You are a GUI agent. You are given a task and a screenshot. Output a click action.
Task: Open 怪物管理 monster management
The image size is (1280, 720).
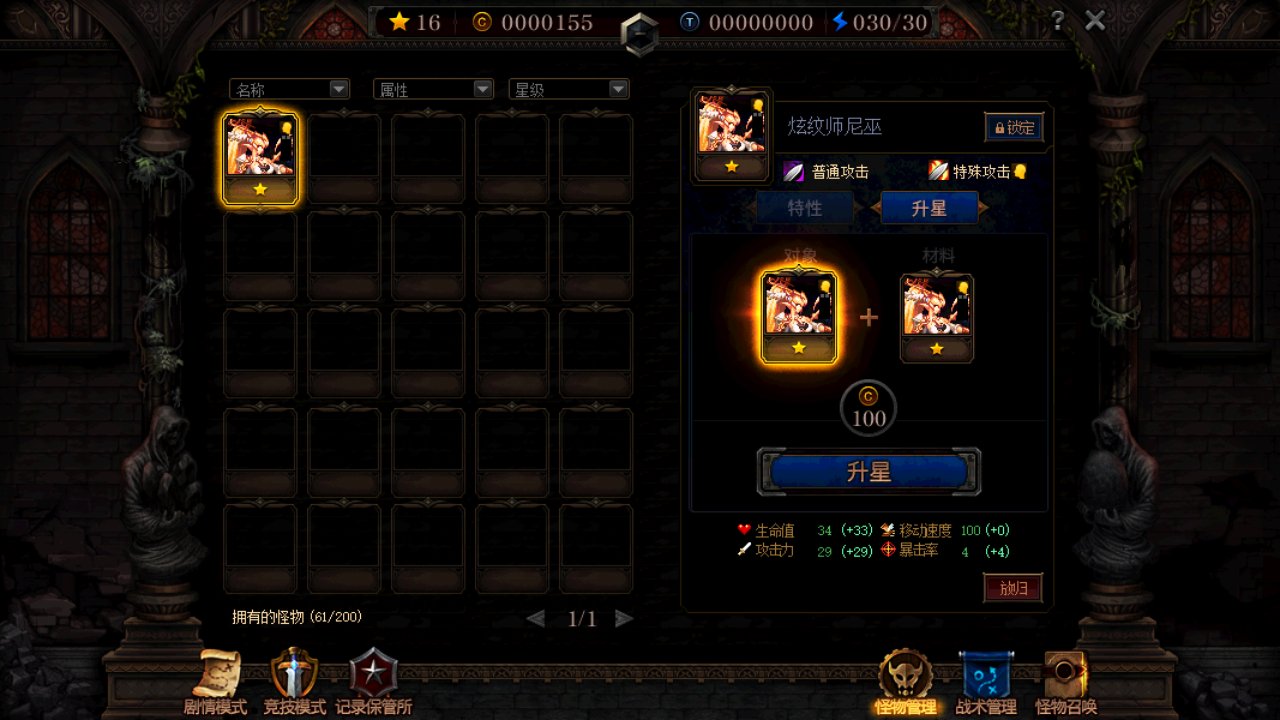point(905,682)
